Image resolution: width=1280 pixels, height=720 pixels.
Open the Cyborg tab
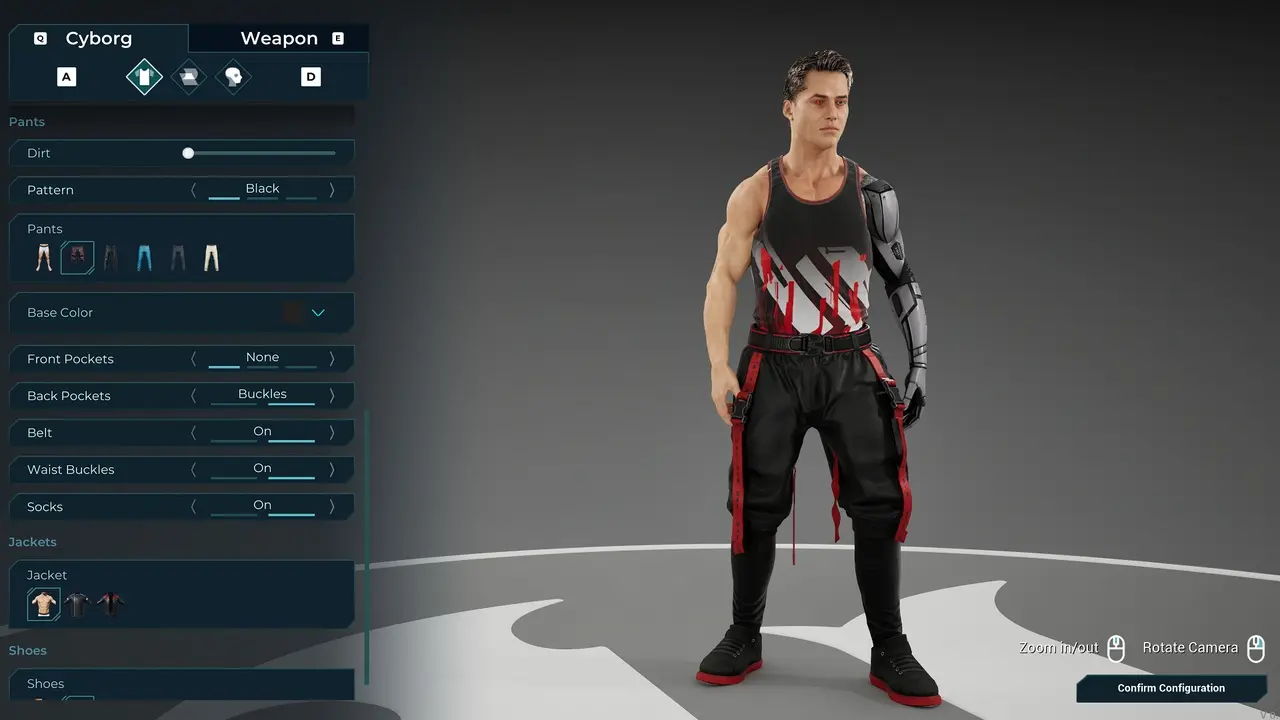98,39
